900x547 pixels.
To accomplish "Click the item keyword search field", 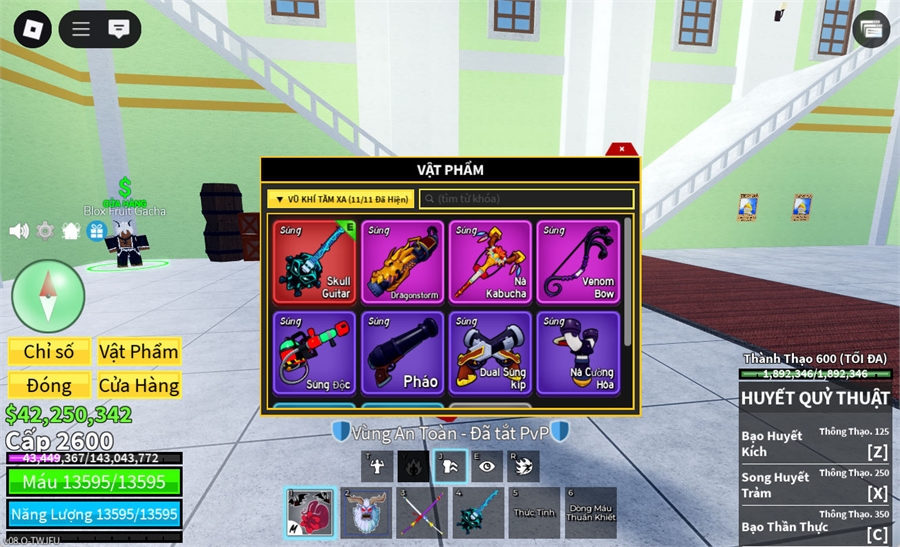I will [526, 199].
